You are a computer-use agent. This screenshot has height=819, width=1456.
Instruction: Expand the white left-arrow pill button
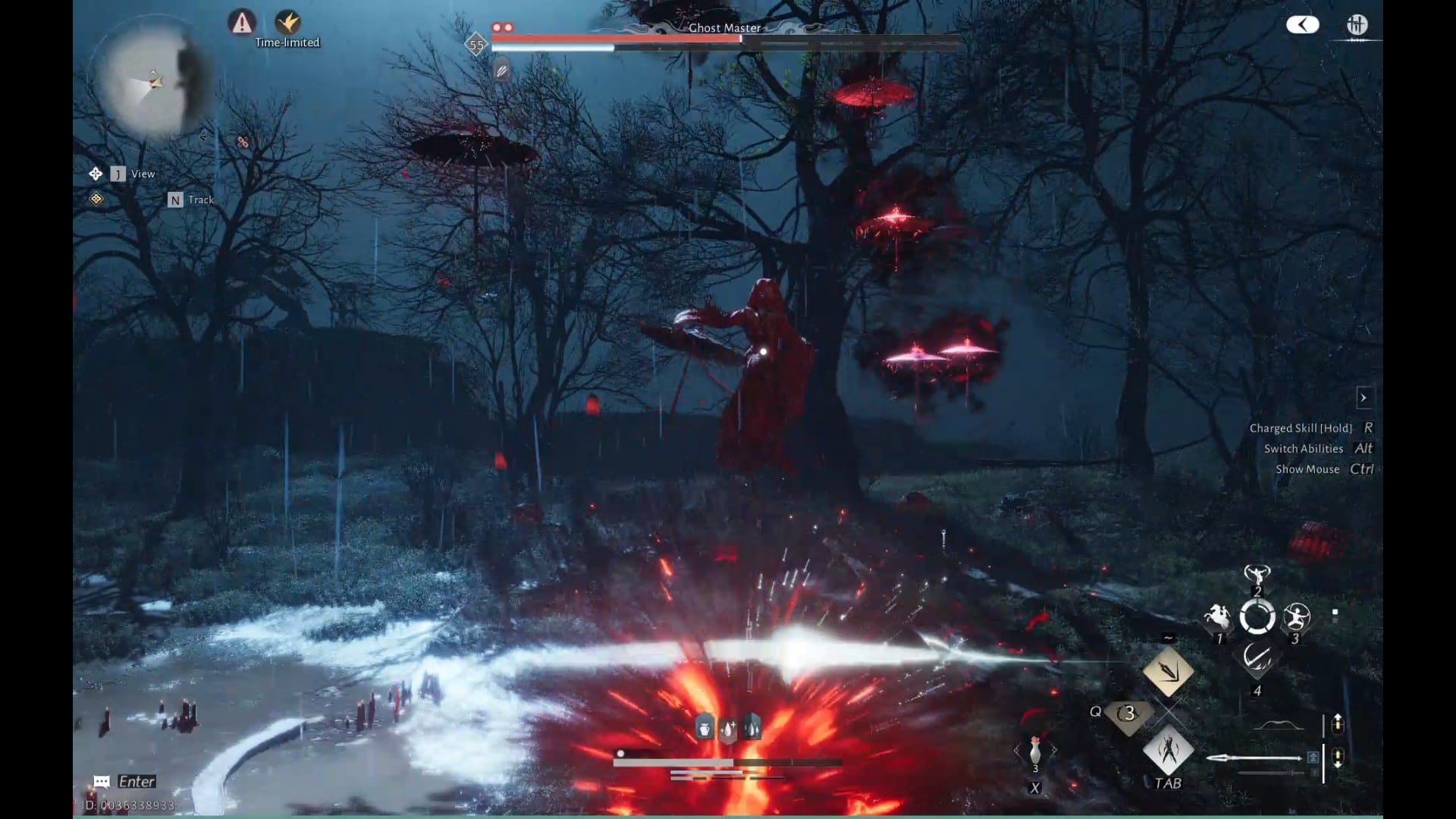tap(1302, 25)
